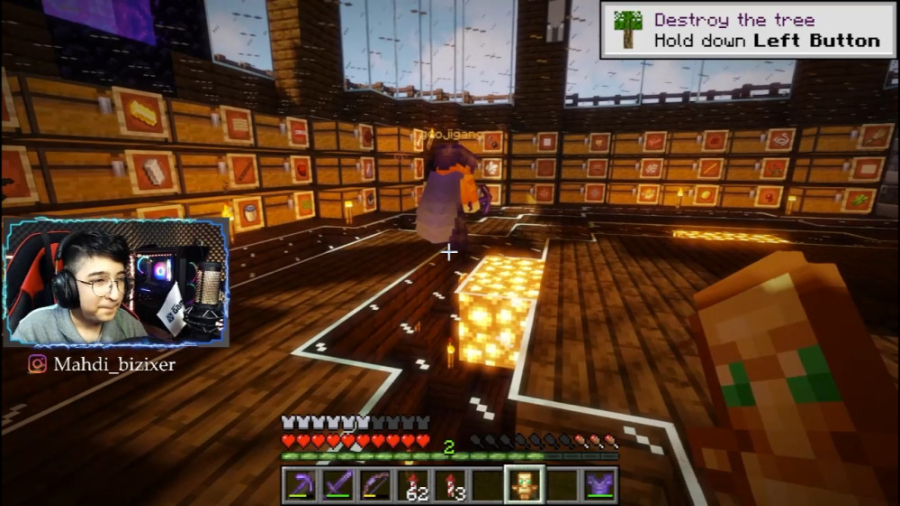The height and width of the screenshot is (506, 900).
Task: Select the enchanted sword hotbar slot
Action: (x=337, y=484)
